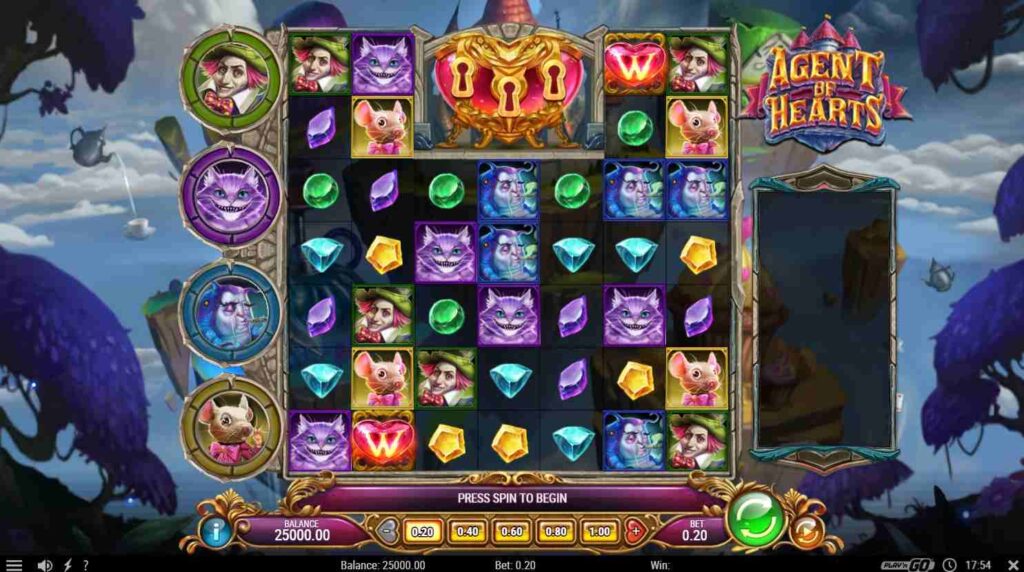Open the blue info paytable button
The width and height of the screenshot is (1024, 572).
214,530
